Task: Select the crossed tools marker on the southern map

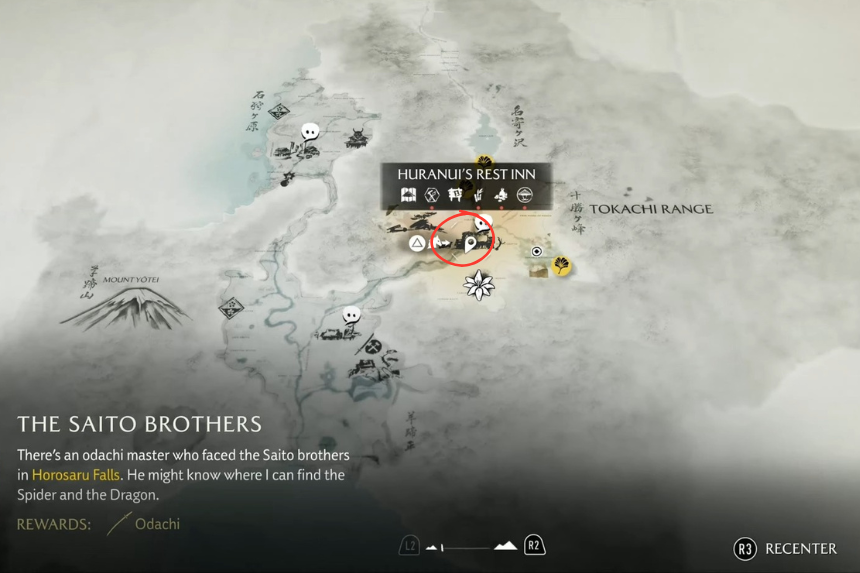Action: click(372, 346)
